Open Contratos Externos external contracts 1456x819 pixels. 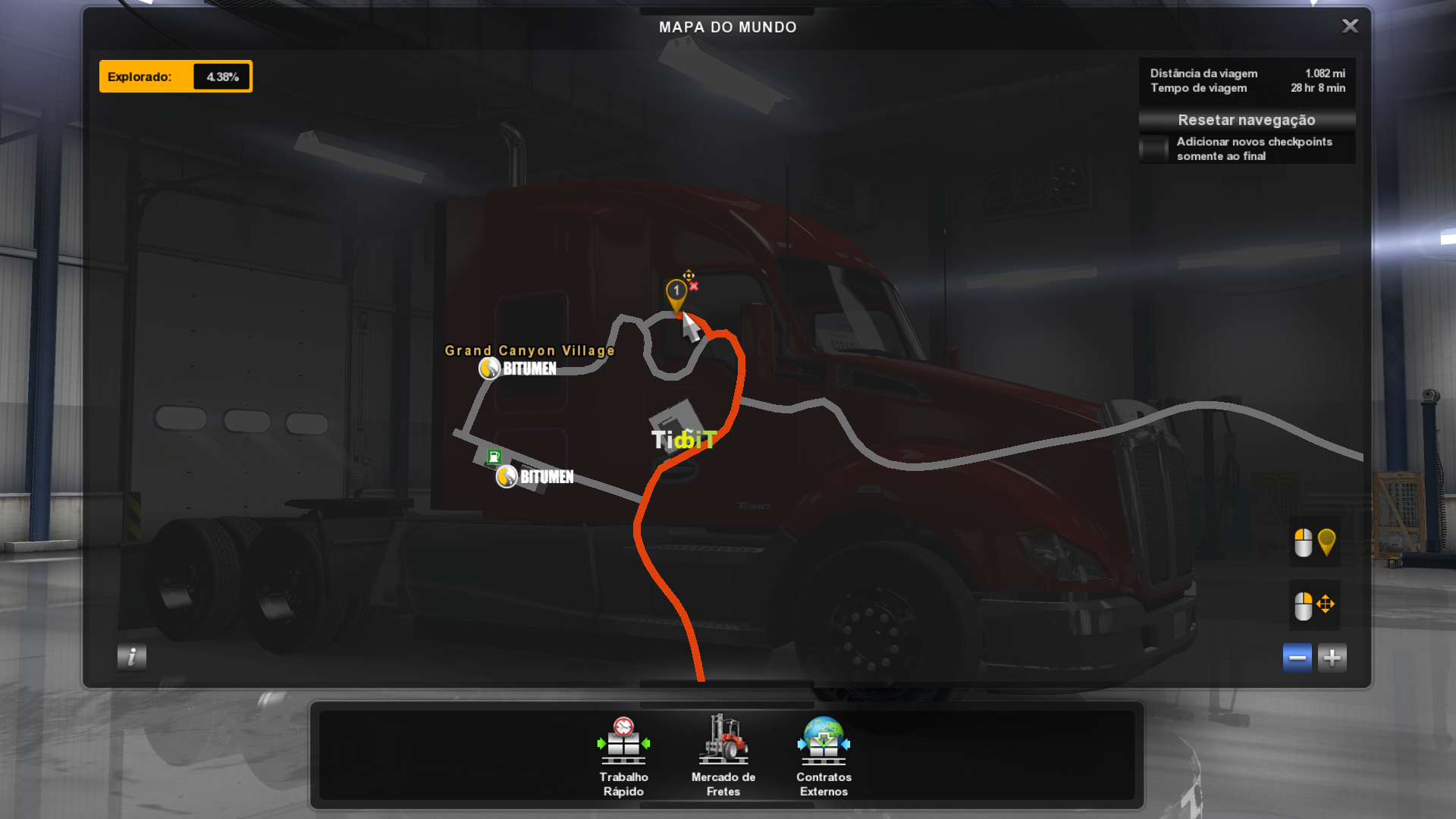click(x=824, y=755)
